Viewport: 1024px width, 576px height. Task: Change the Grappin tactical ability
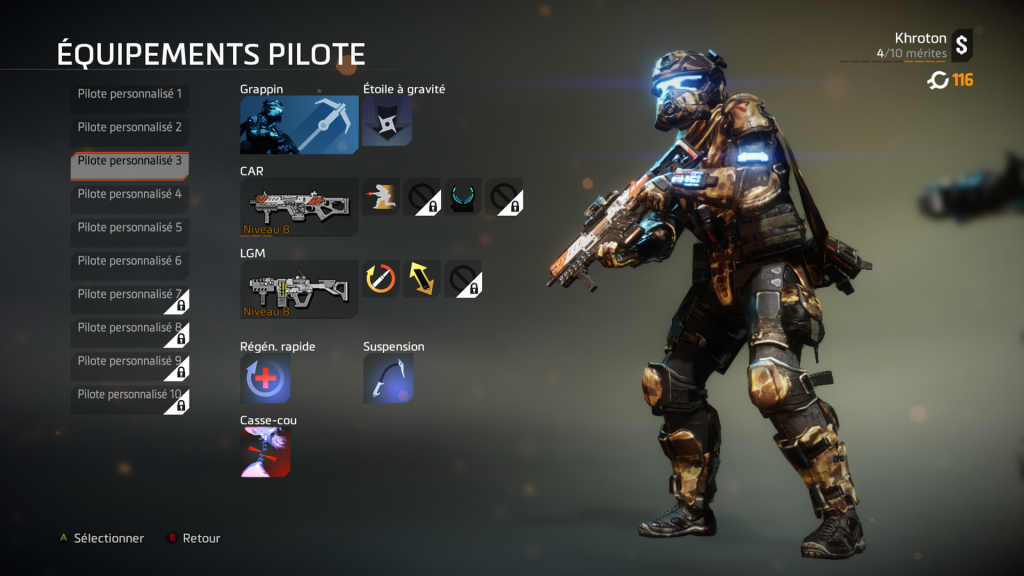(x=299, y=125)
